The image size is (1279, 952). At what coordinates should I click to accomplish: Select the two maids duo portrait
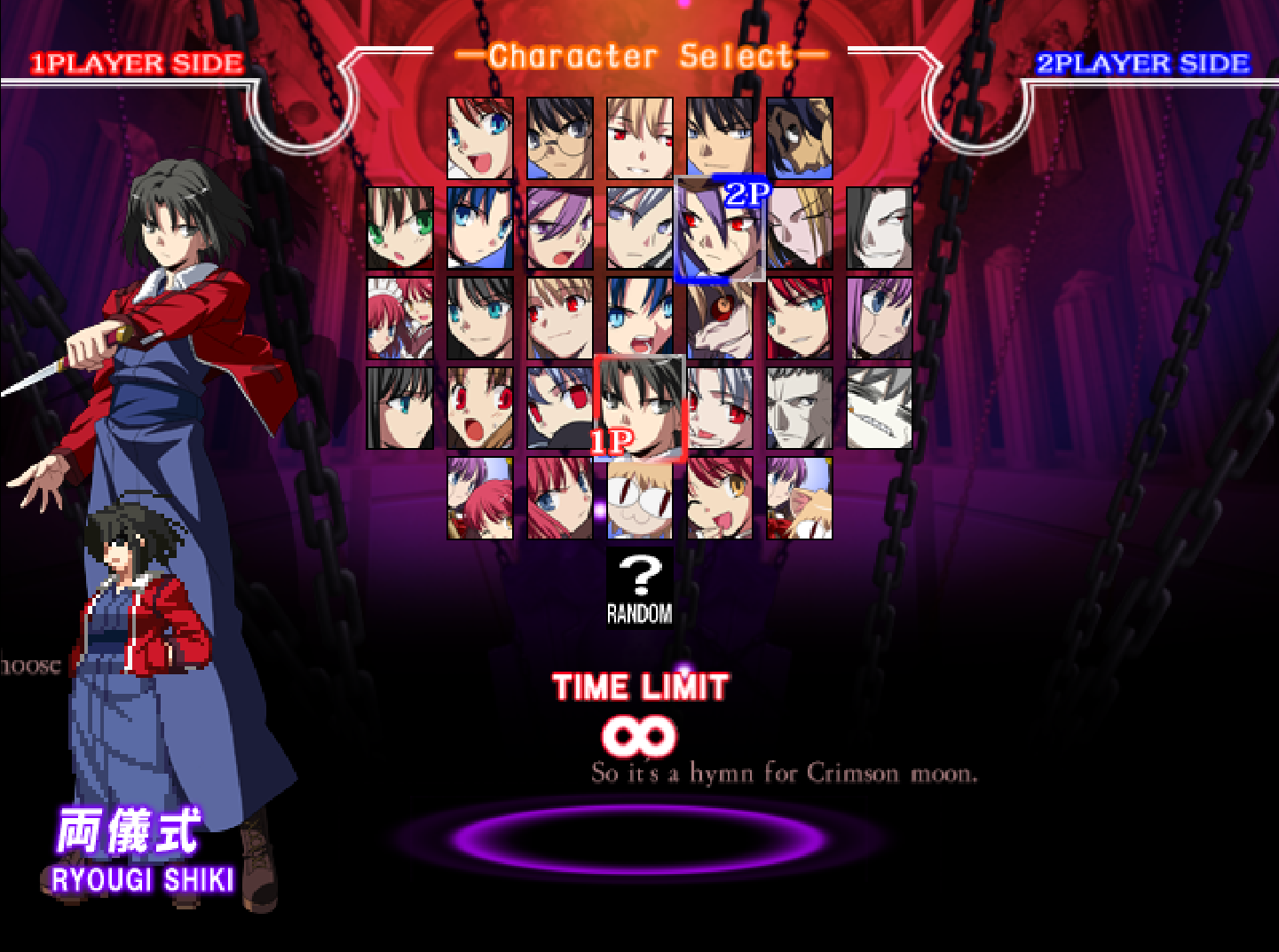click(x=400, y=318)
